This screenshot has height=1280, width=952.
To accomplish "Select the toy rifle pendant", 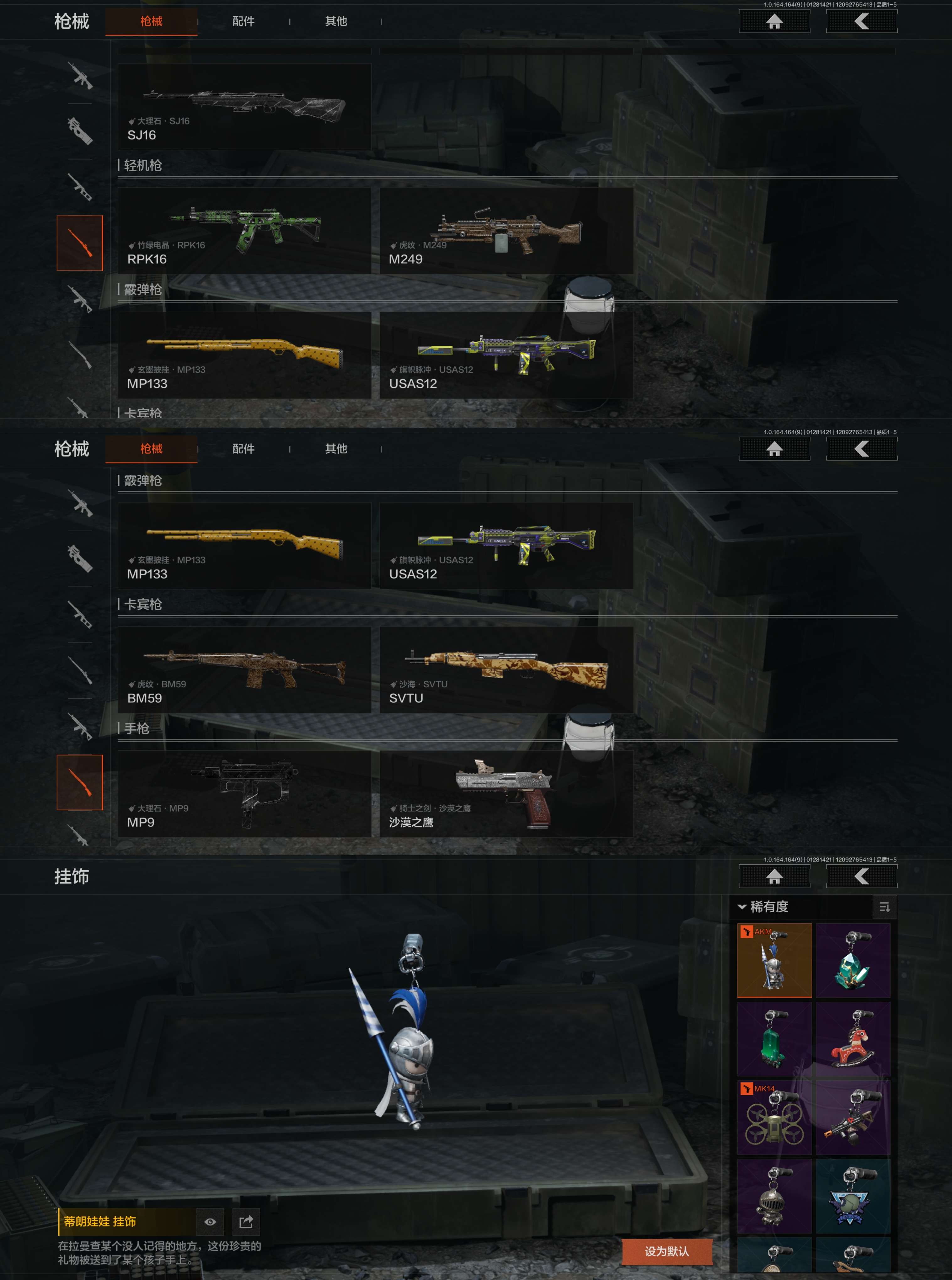I will [853, 1117].
